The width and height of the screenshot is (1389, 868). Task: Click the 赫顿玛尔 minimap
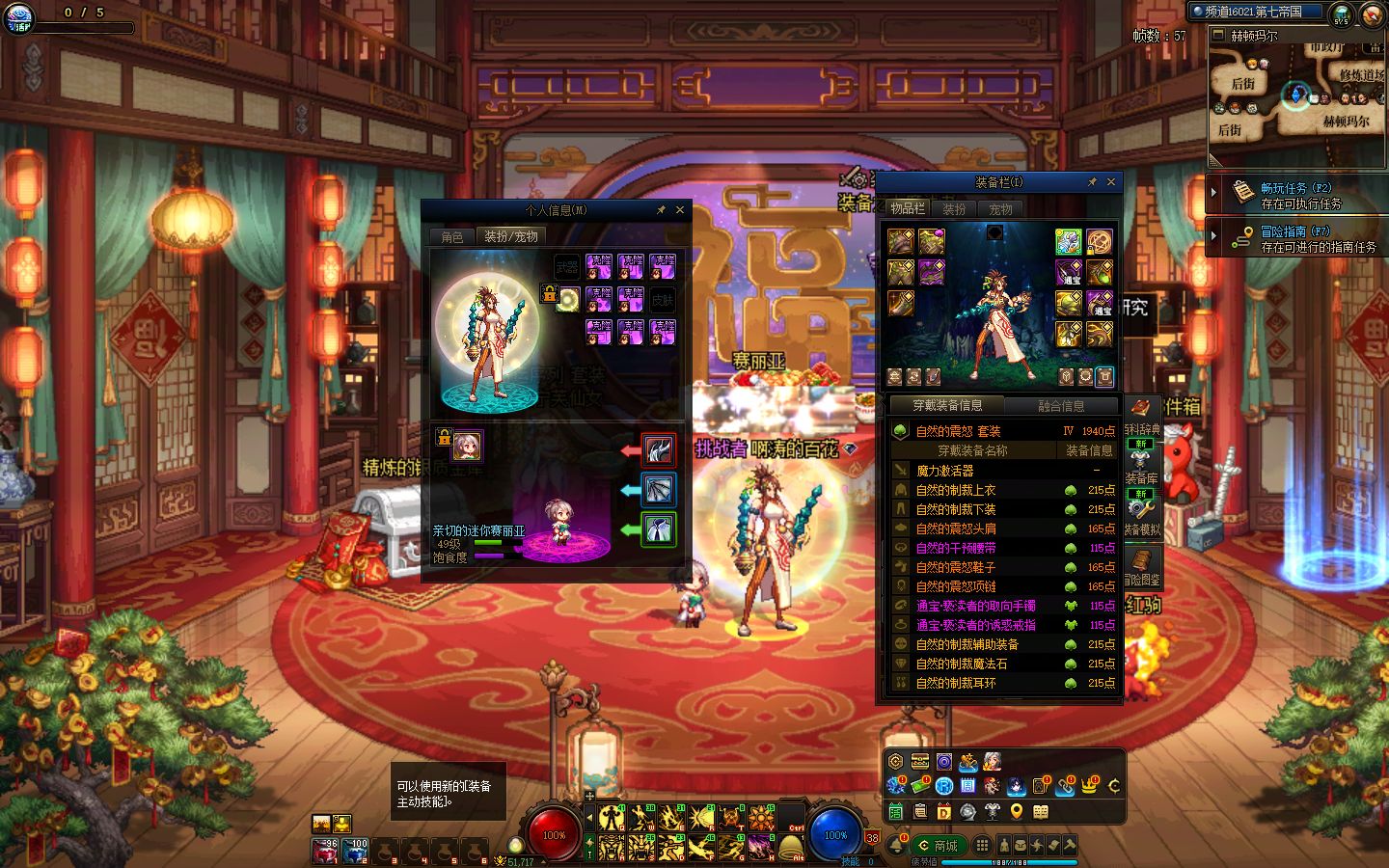[x=1296, y=96]
